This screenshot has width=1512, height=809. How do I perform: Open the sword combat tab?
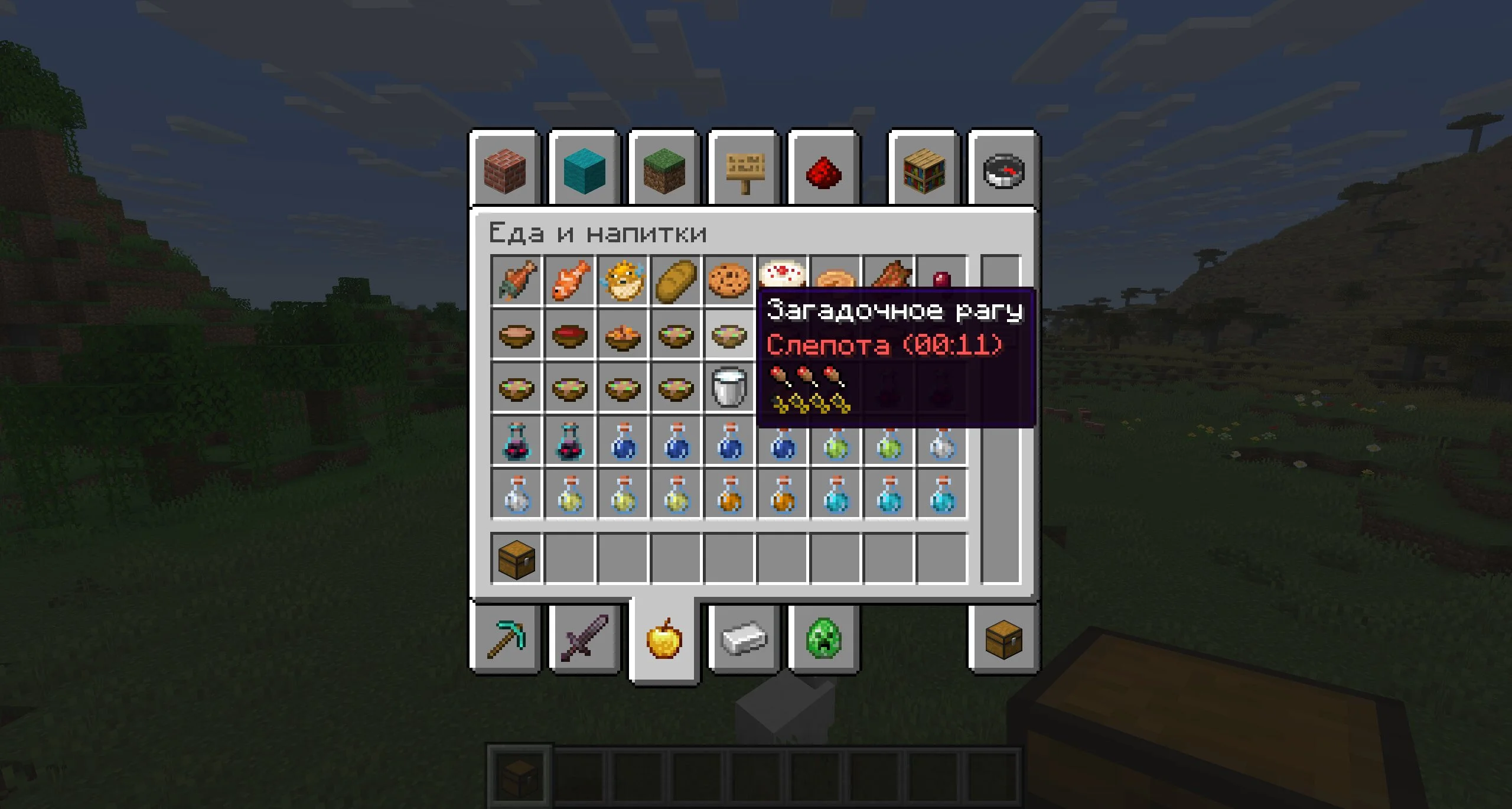pos(585,639)
